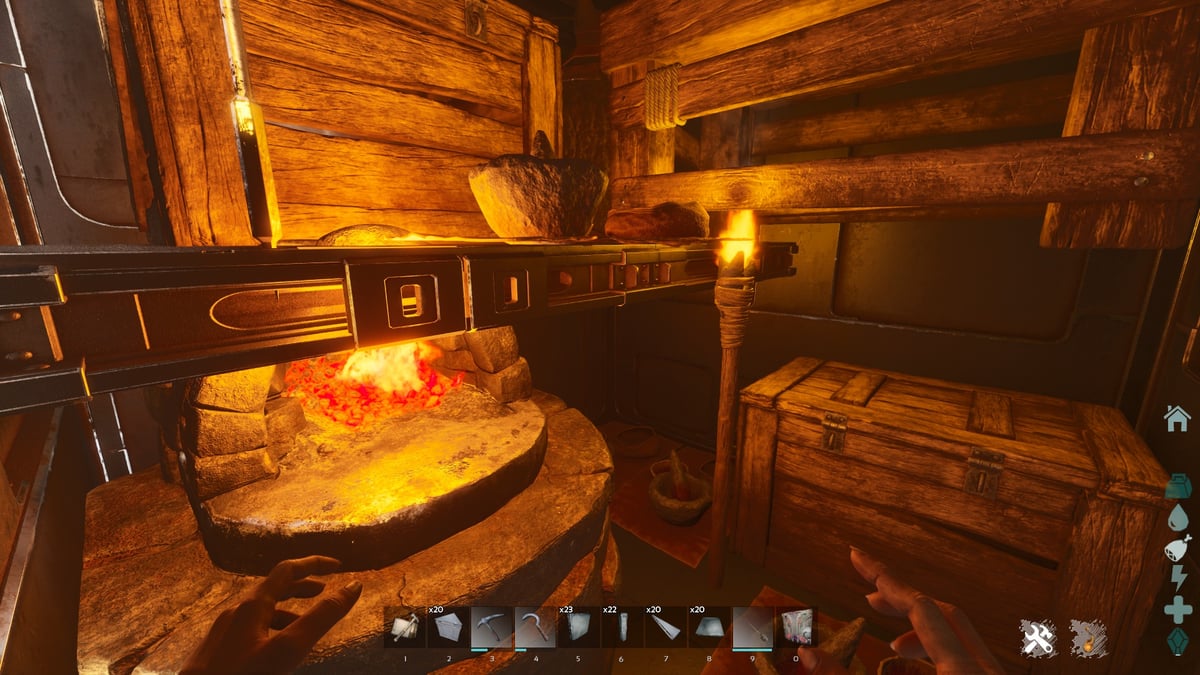Select the x20 stack in hotbar slot 2
Screen dimensions: 1200x675
coord(449,627)
